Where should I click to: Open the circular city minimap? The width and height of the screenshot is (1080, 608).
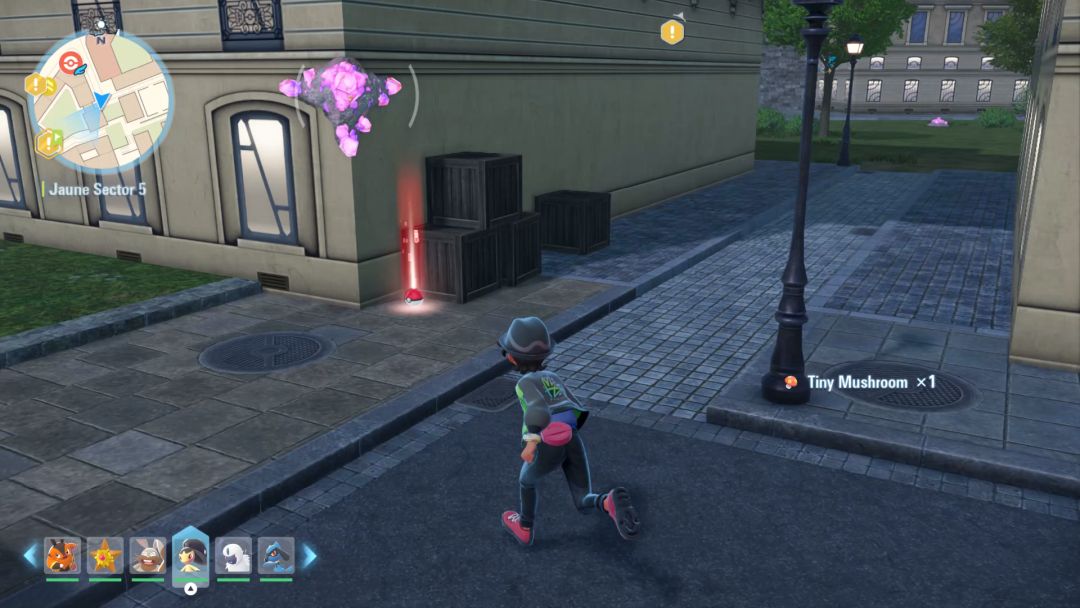(x=101, y=101)
